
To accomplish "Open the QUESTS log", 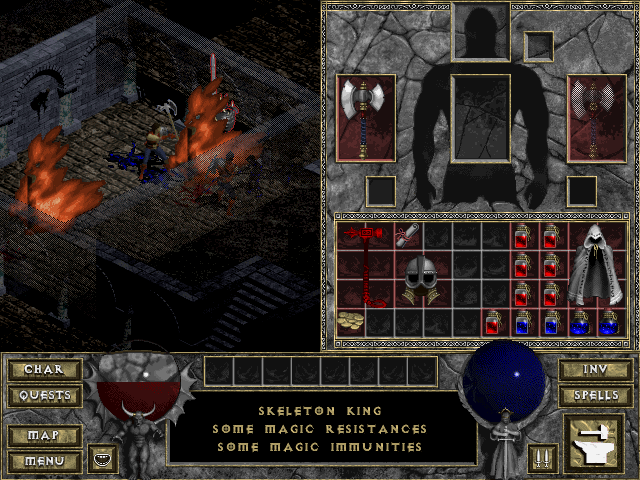I will pos(43,395).
